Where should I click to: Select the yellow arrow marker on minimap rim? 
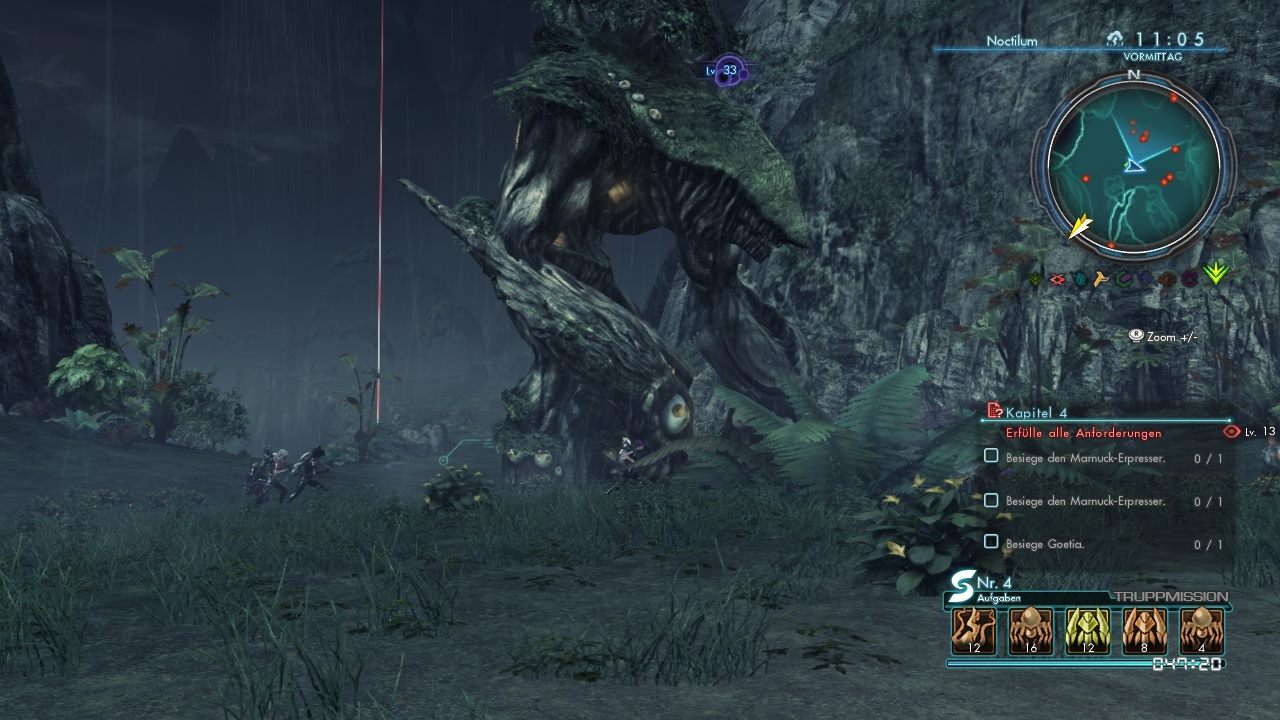tap(1080, 227)
